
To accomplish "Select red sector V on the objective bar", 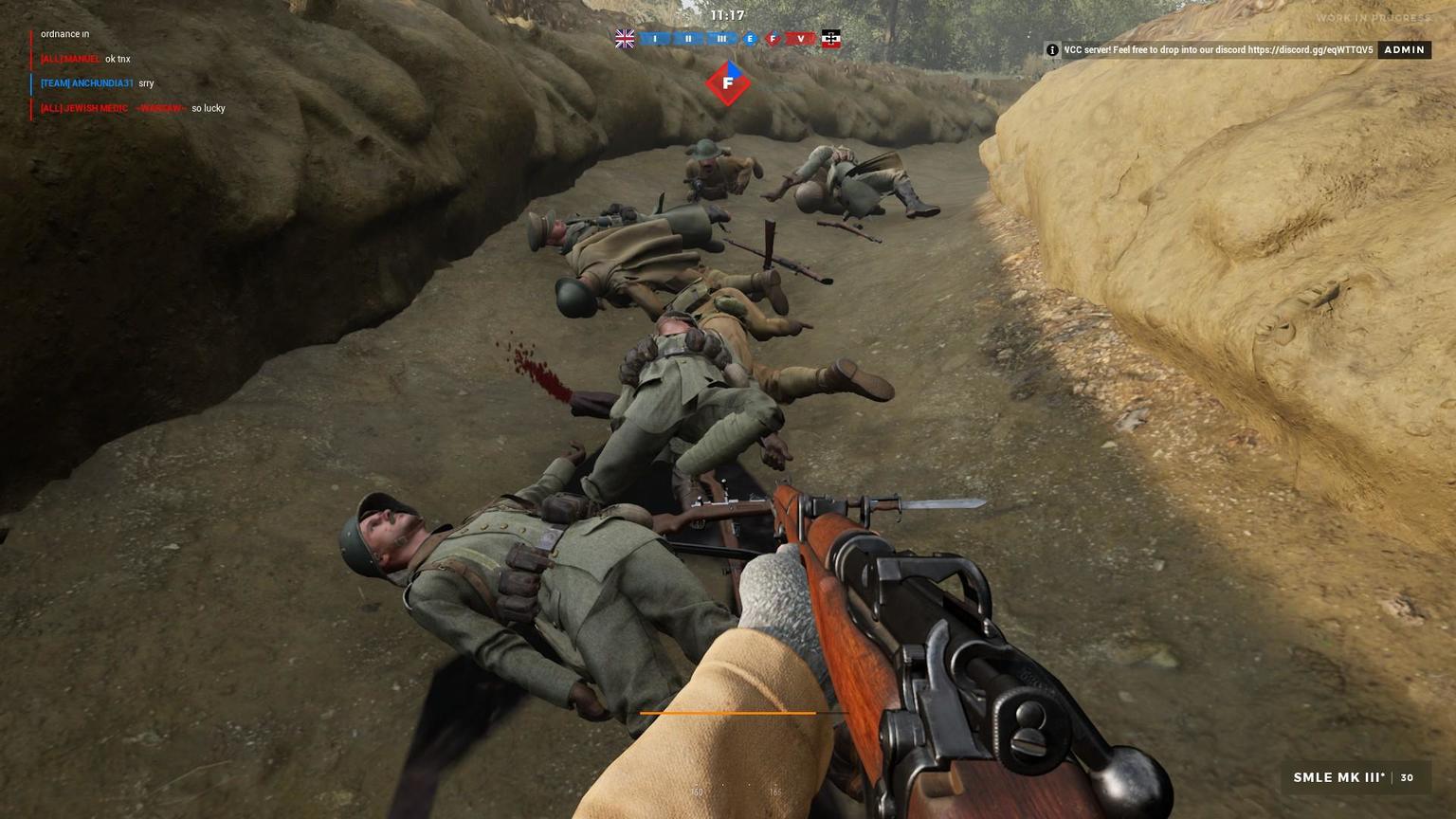I will (801, 39).
